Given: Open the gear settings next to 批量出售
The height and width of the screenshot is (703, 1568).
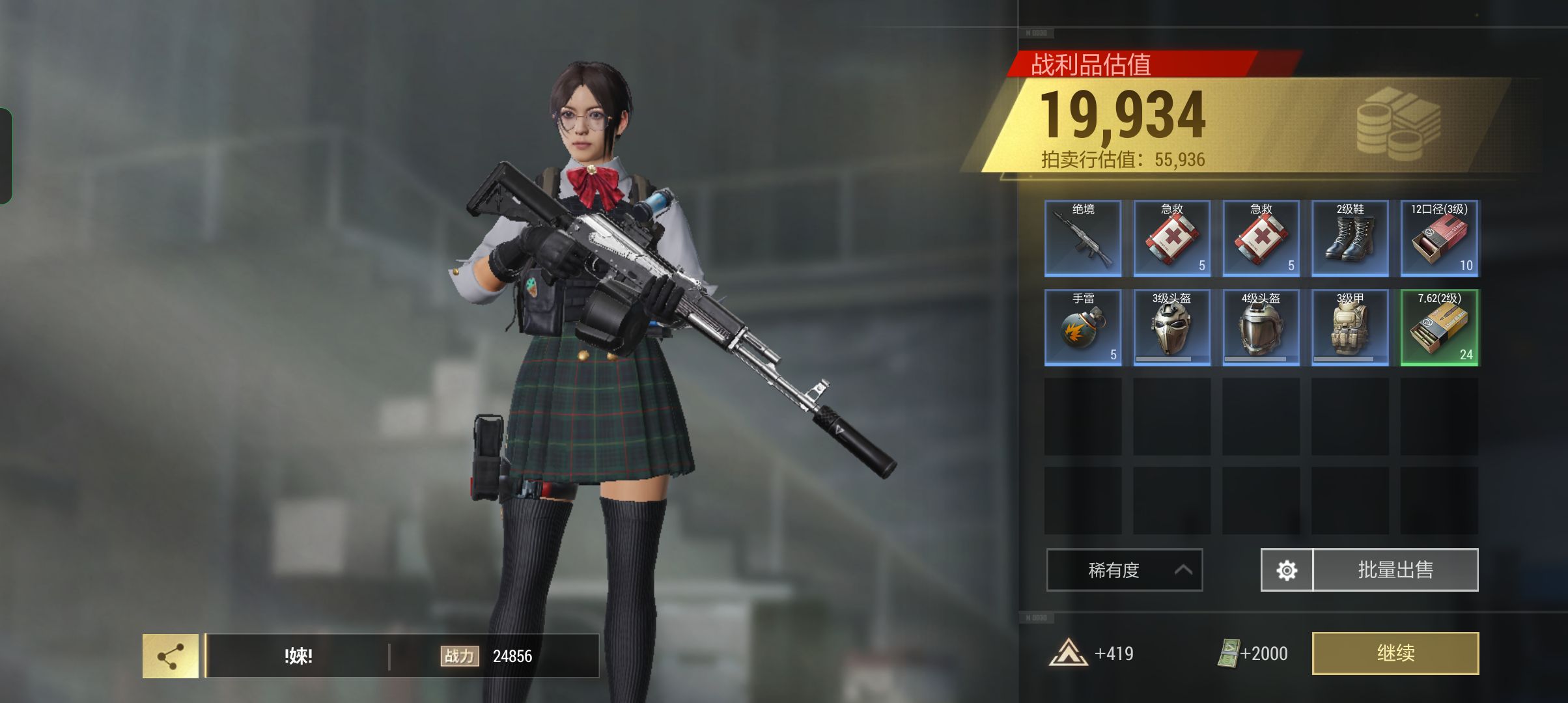Looking at the screenshot, I should coord(1287,570).
